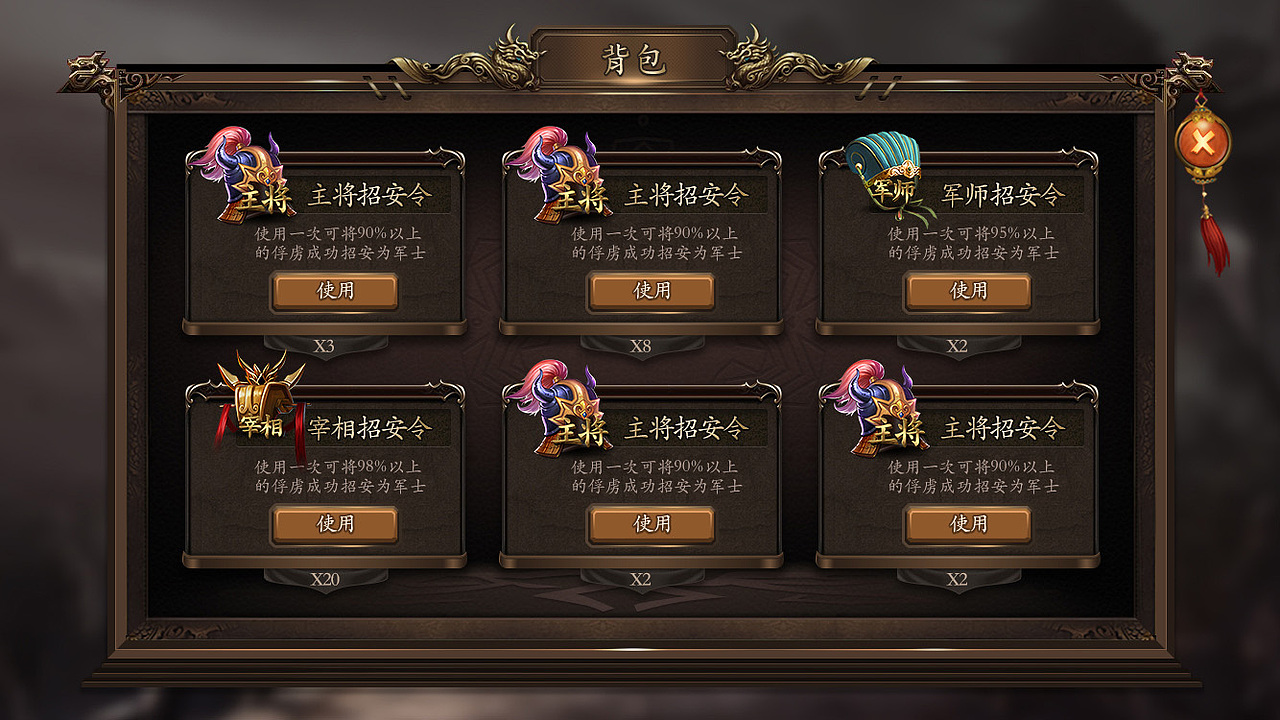Click the 主将招安令 item icon showing X8 quantity

[560, 180]
